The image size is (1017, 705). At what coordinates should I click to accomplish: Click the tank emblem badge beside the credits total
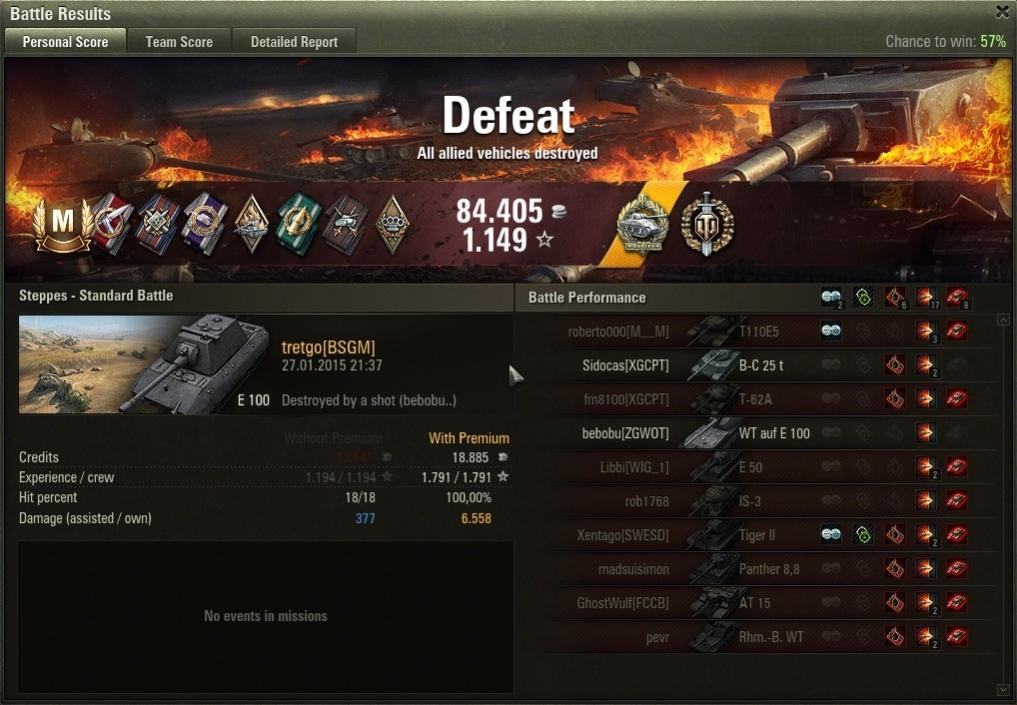click(643, 223)
